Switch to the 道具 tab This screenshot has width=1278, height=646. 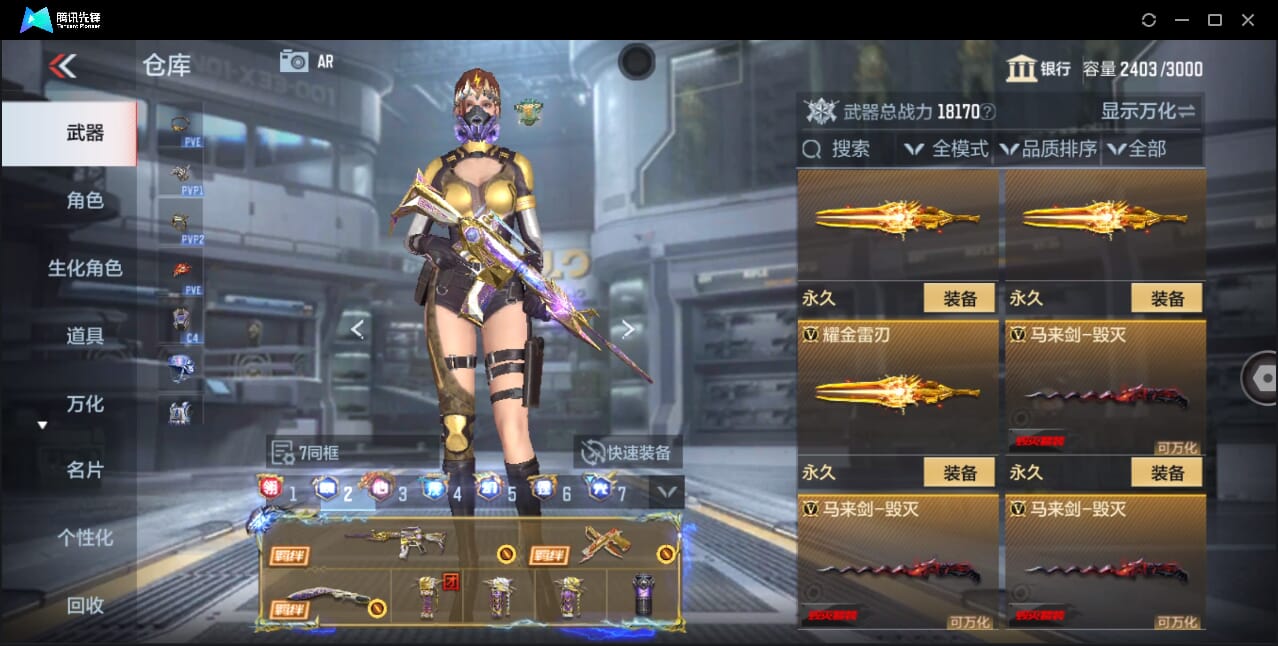85,336
